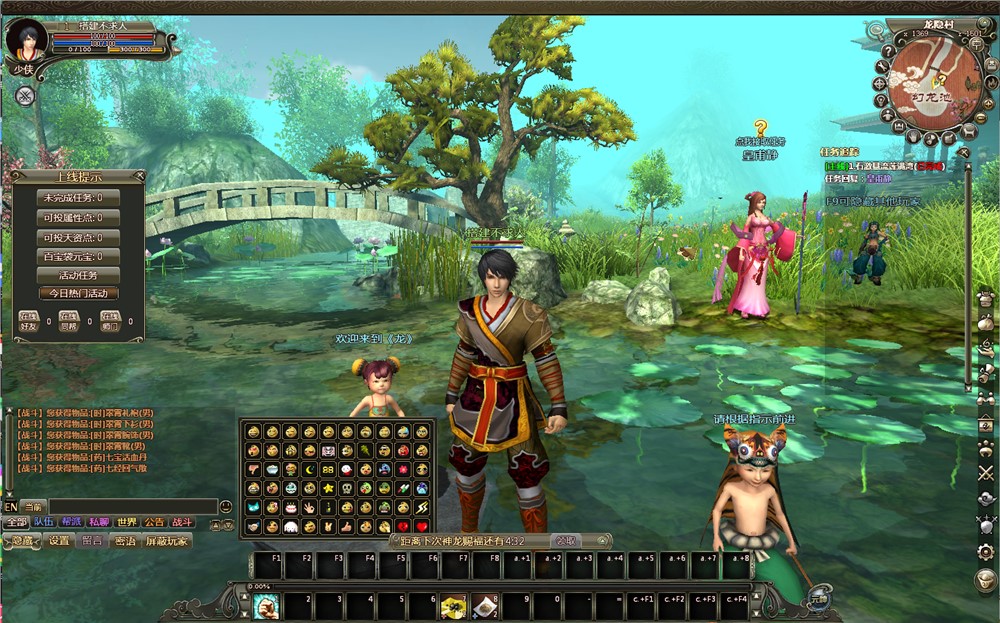Click the chat text input field
1000x623 pixels.
coord(130,507)
